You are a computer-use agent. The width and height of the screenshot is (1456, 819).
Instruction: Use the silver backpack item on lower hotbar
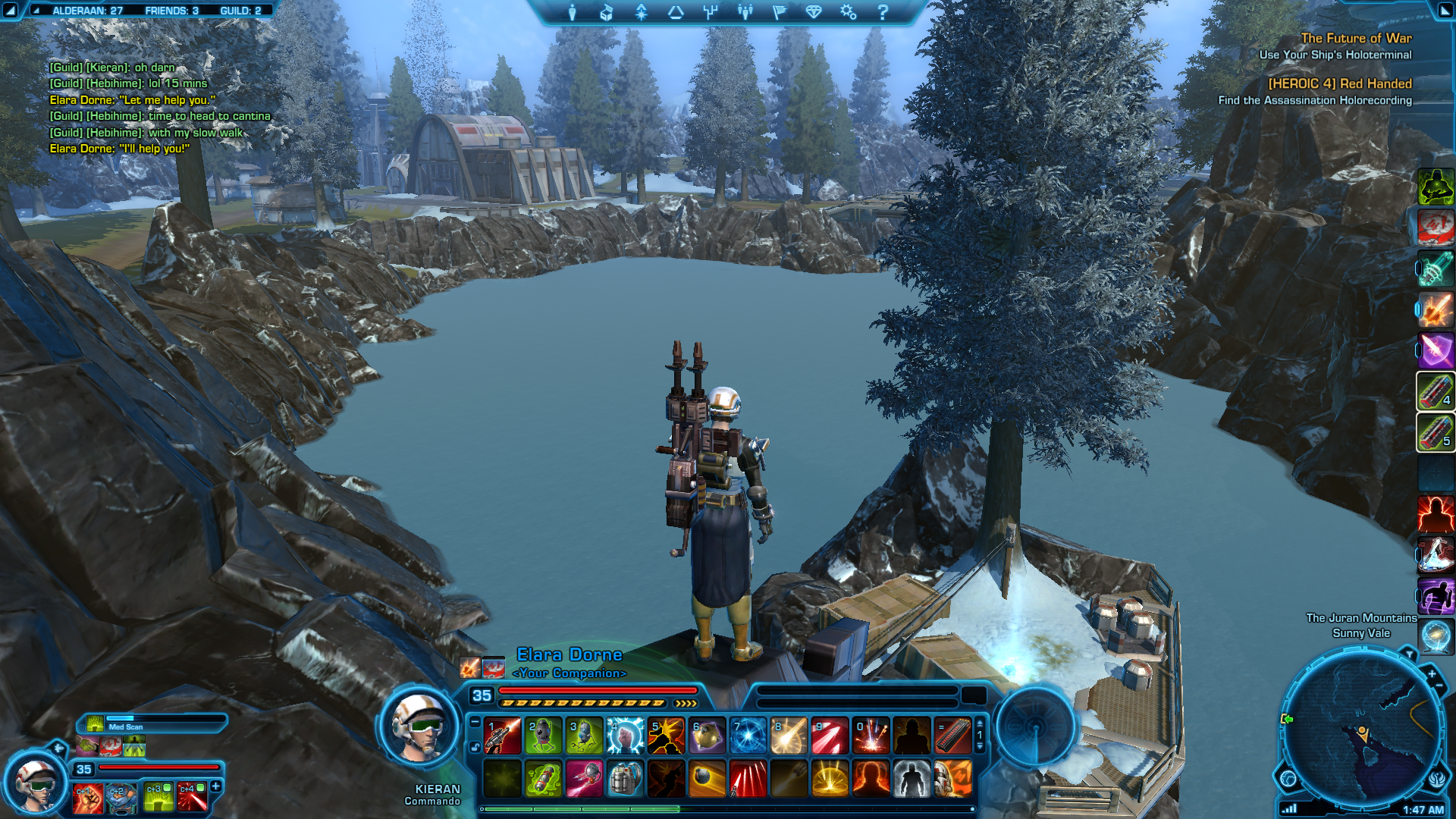[626, 779]
